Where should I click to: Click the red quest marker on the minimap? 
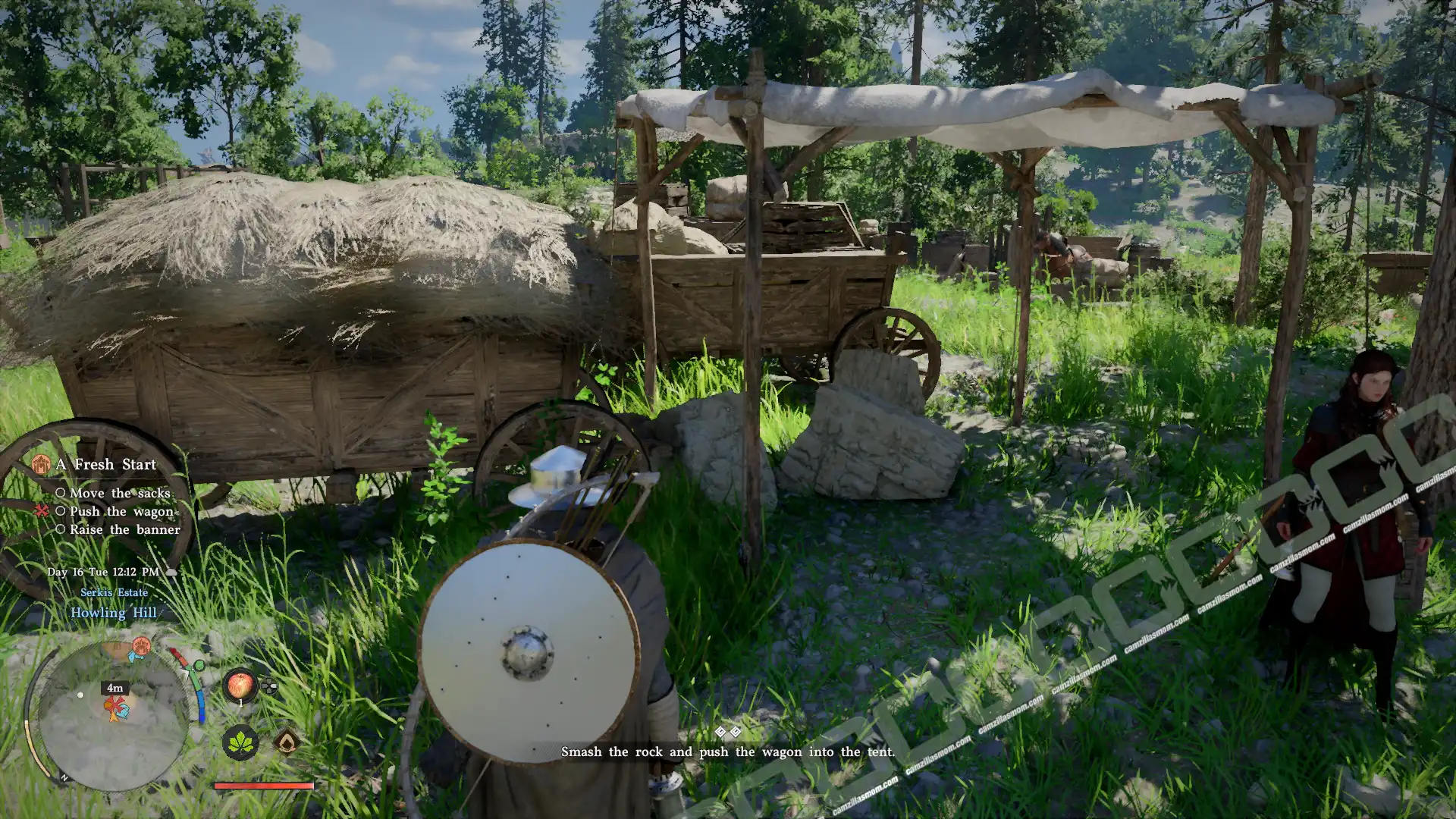tap(116, 709)
